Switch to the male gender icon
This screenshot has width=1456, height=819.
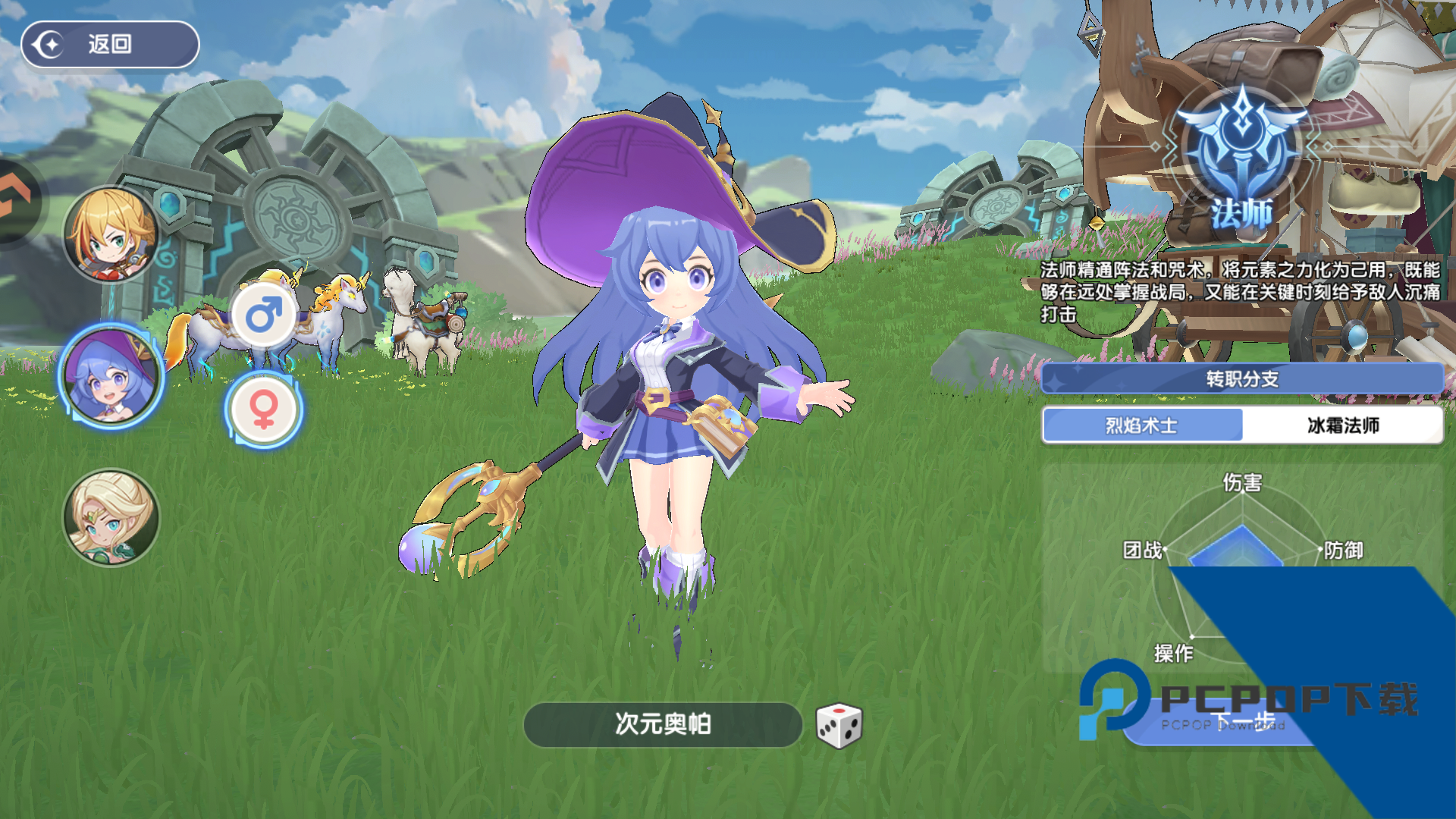[x=264, y=315]
